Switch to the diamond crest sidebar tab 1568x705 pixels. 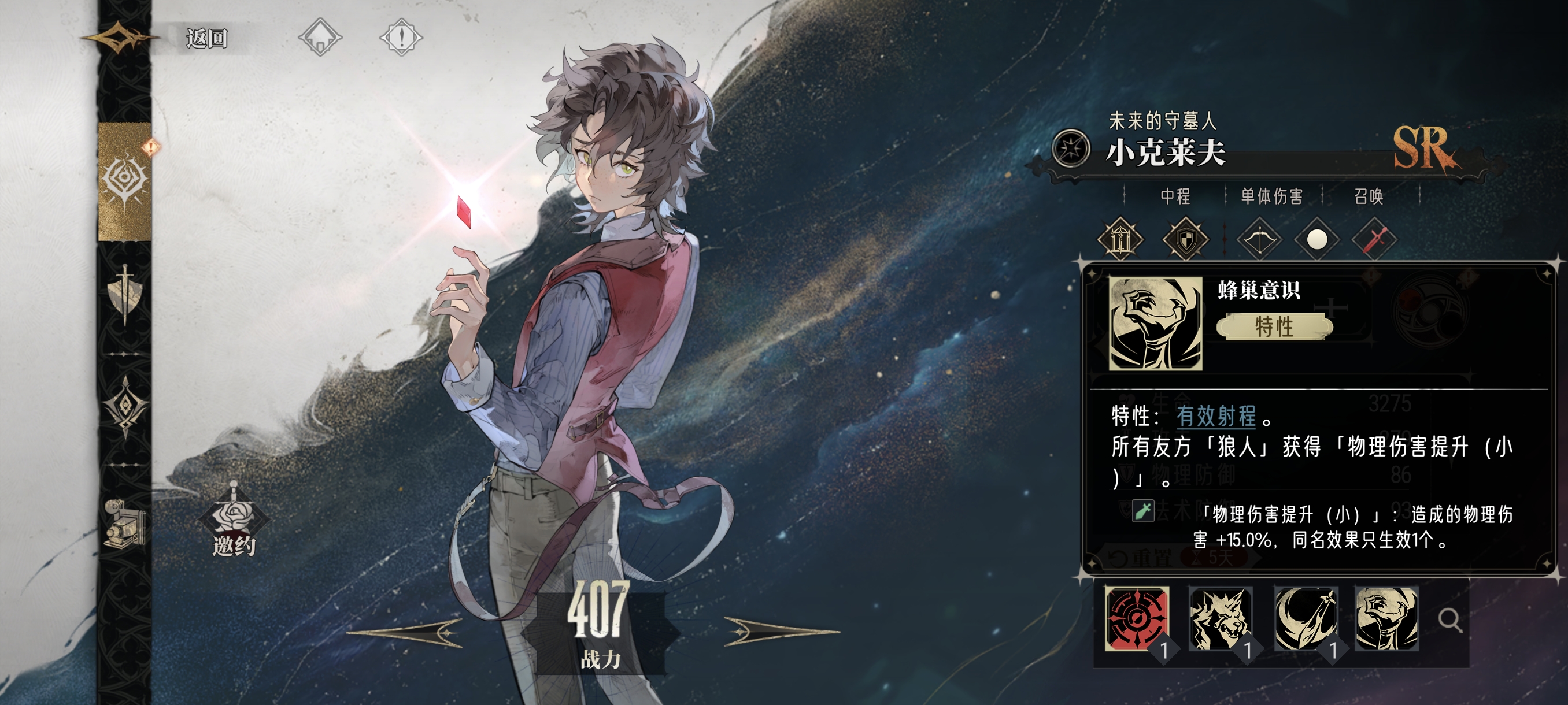[x=125, y=406]
